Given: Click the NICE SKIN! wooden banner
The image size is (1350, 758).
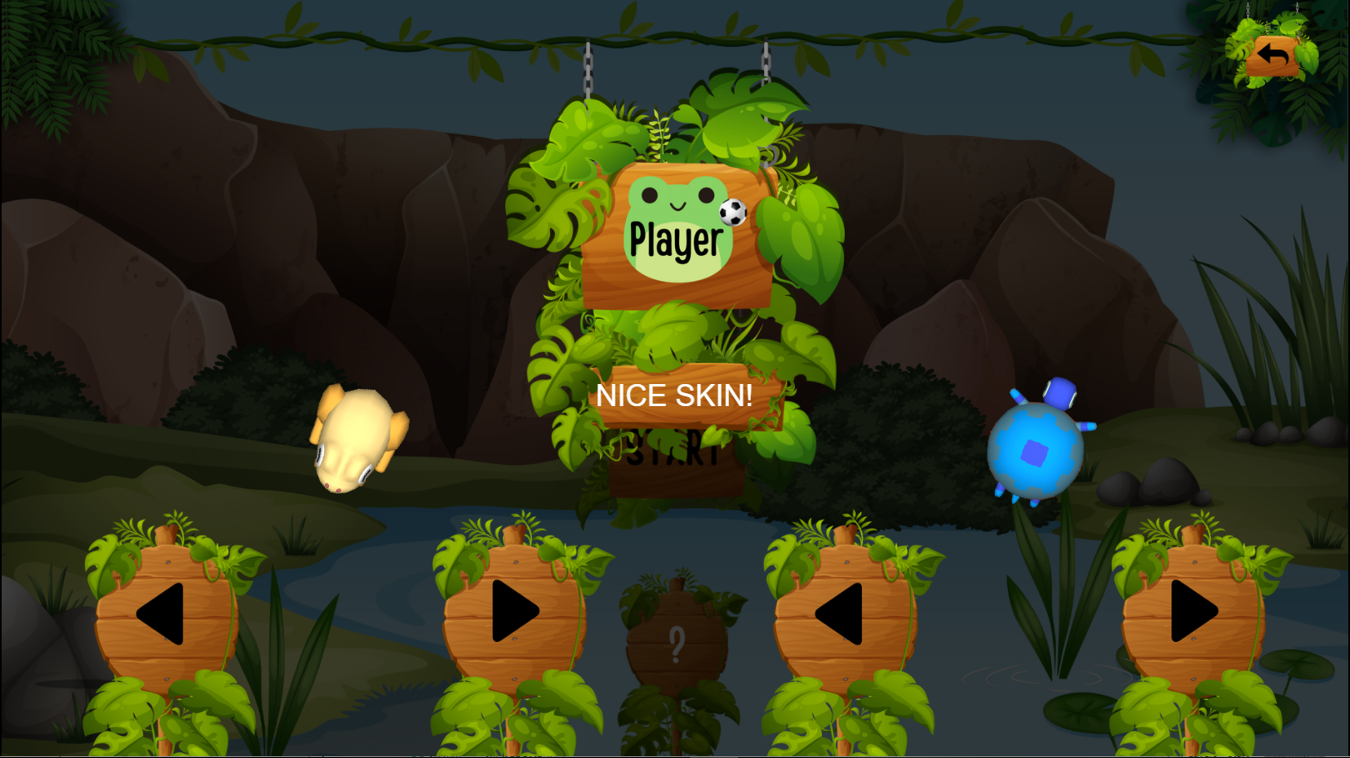Looking at the screenshot, I should coord(676,395).
